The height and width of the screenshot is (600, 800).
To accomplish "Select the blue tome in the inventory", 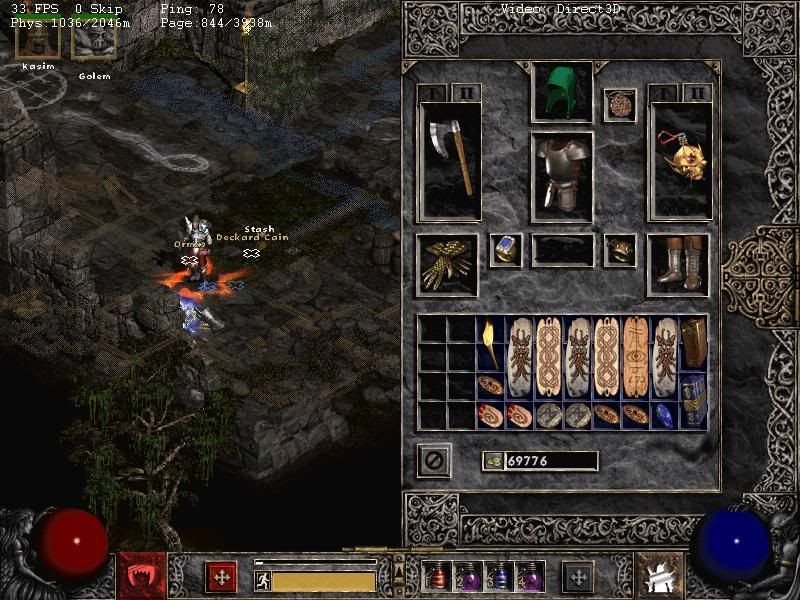I will click(x=694, y=400).
